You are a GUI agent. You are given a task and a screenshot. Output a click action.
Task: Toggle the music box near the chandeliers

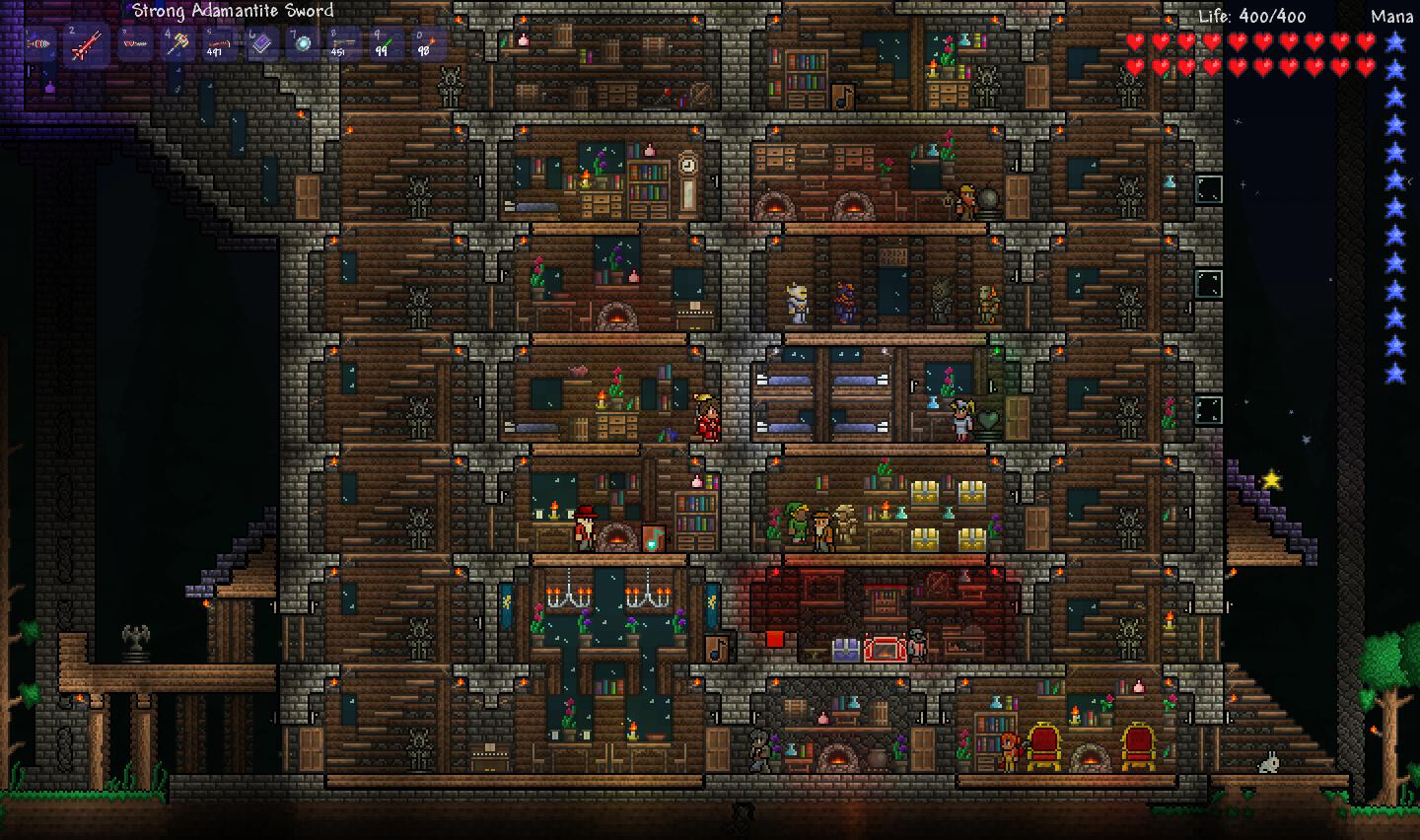716,649
